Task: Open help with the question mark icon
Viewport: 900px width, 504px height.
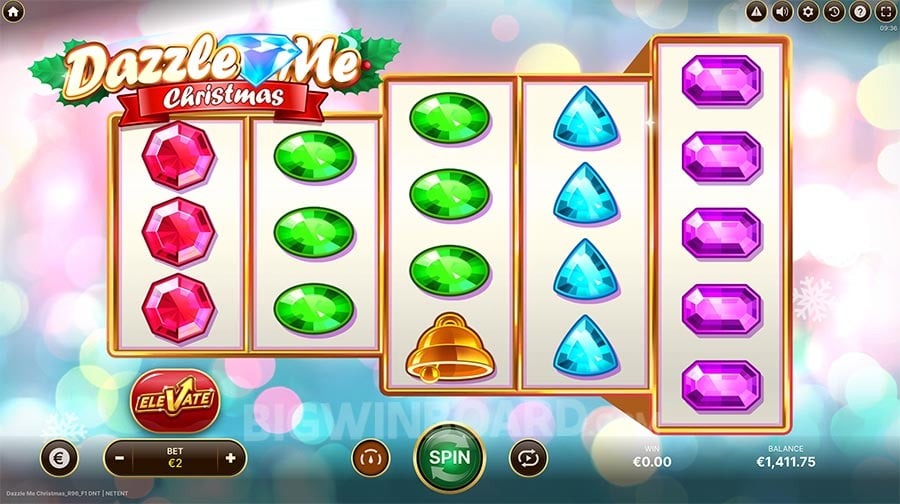Action: pos(859,12)
